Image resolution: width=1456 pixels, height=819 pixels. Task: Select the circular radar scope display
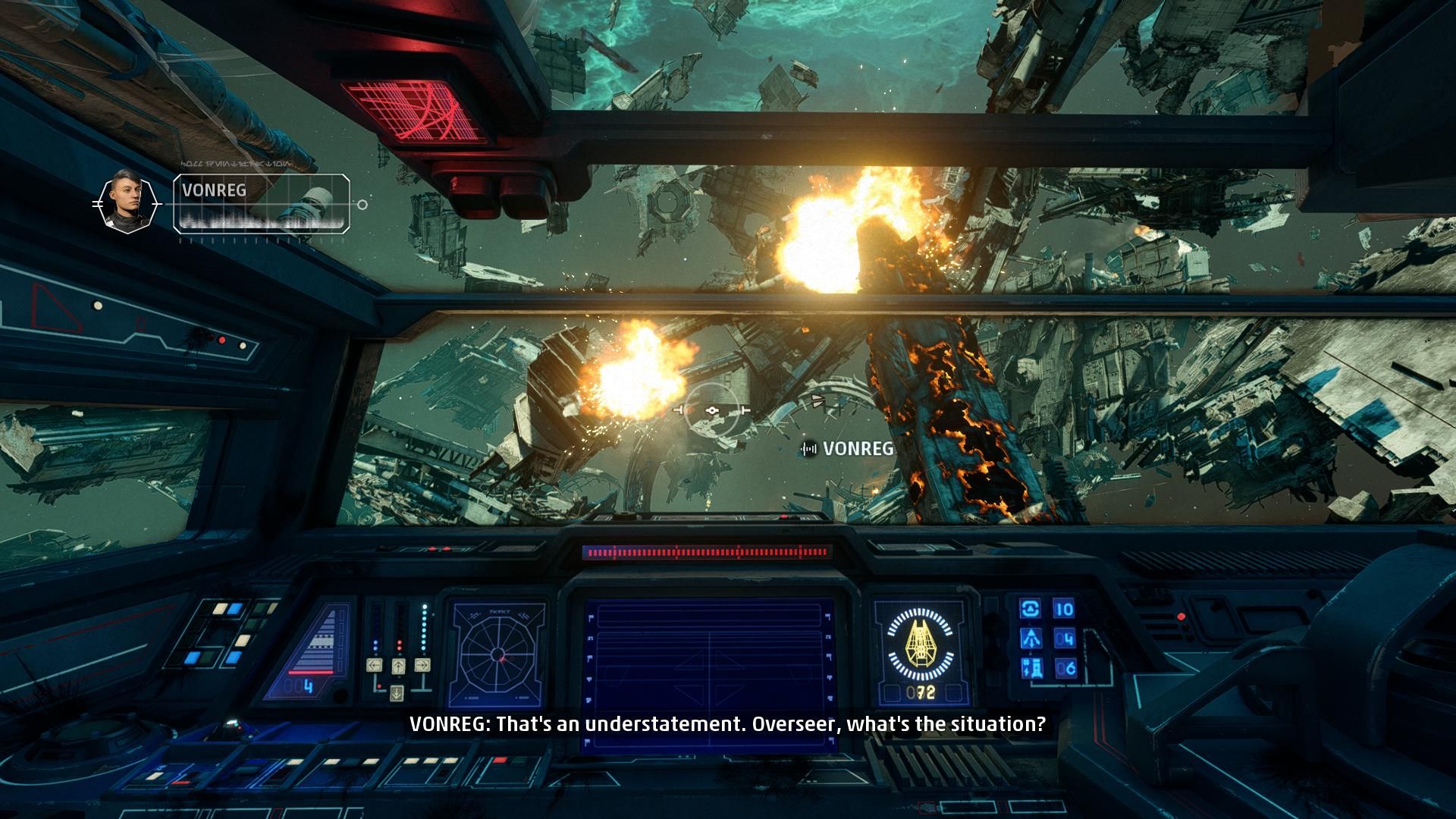pos(497,654)
